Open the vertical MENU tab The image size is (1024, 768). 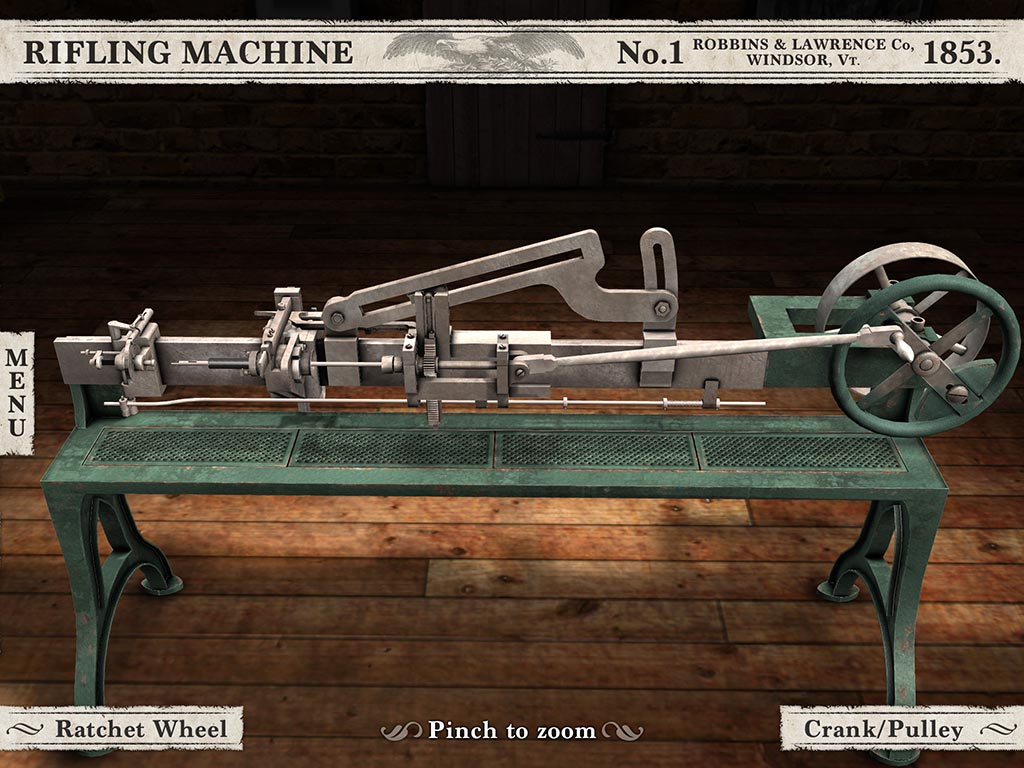point(17,392)
